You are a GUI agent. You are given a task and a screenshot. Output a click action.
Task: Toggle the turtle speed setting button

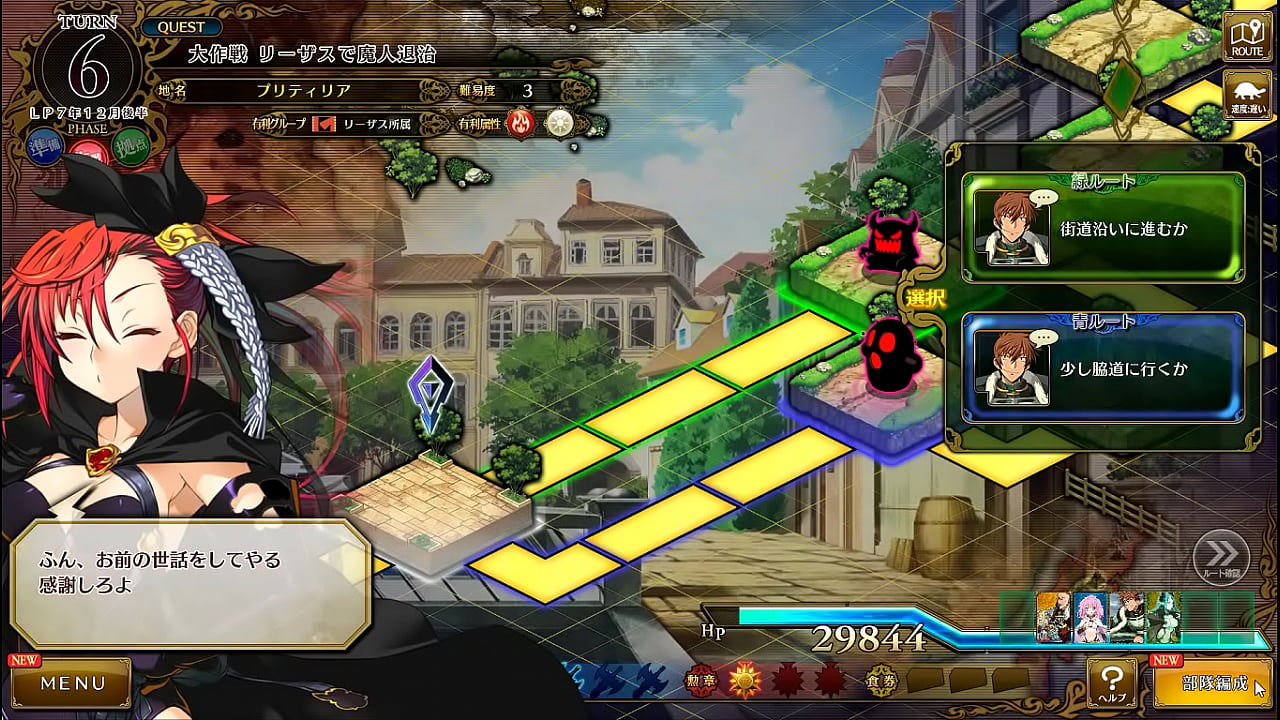(1247, 96)
